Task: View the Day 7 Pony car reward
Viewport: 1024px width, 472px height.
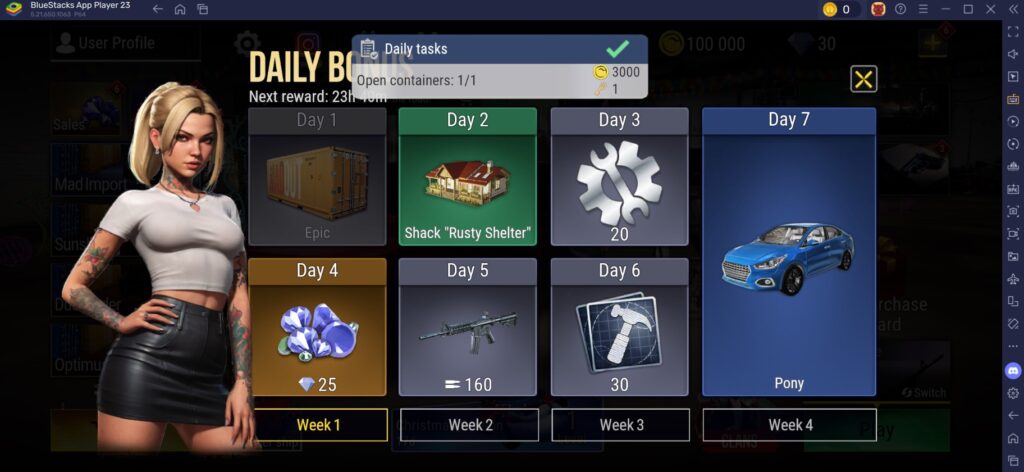Action: pos(789,252)
